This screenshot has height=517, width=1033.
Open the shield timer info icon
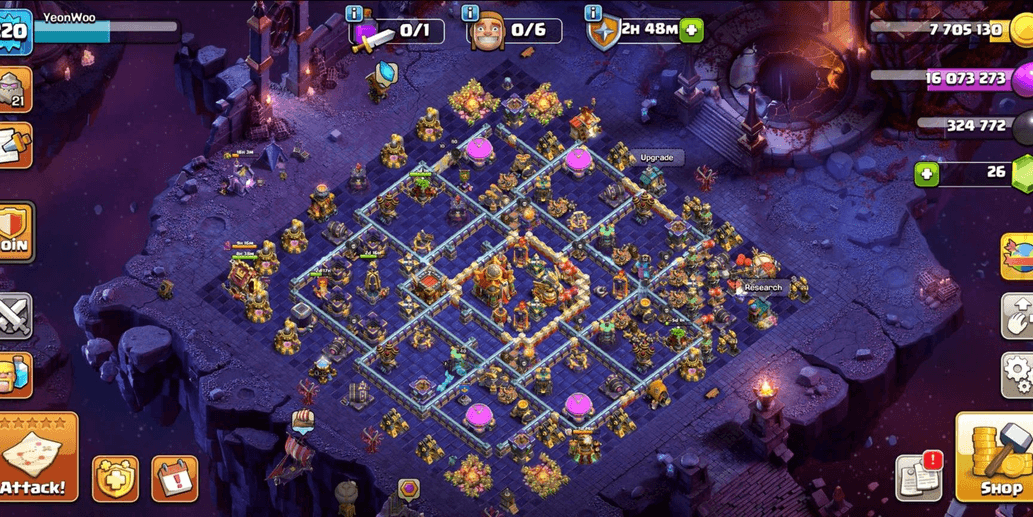coord(594,13)
